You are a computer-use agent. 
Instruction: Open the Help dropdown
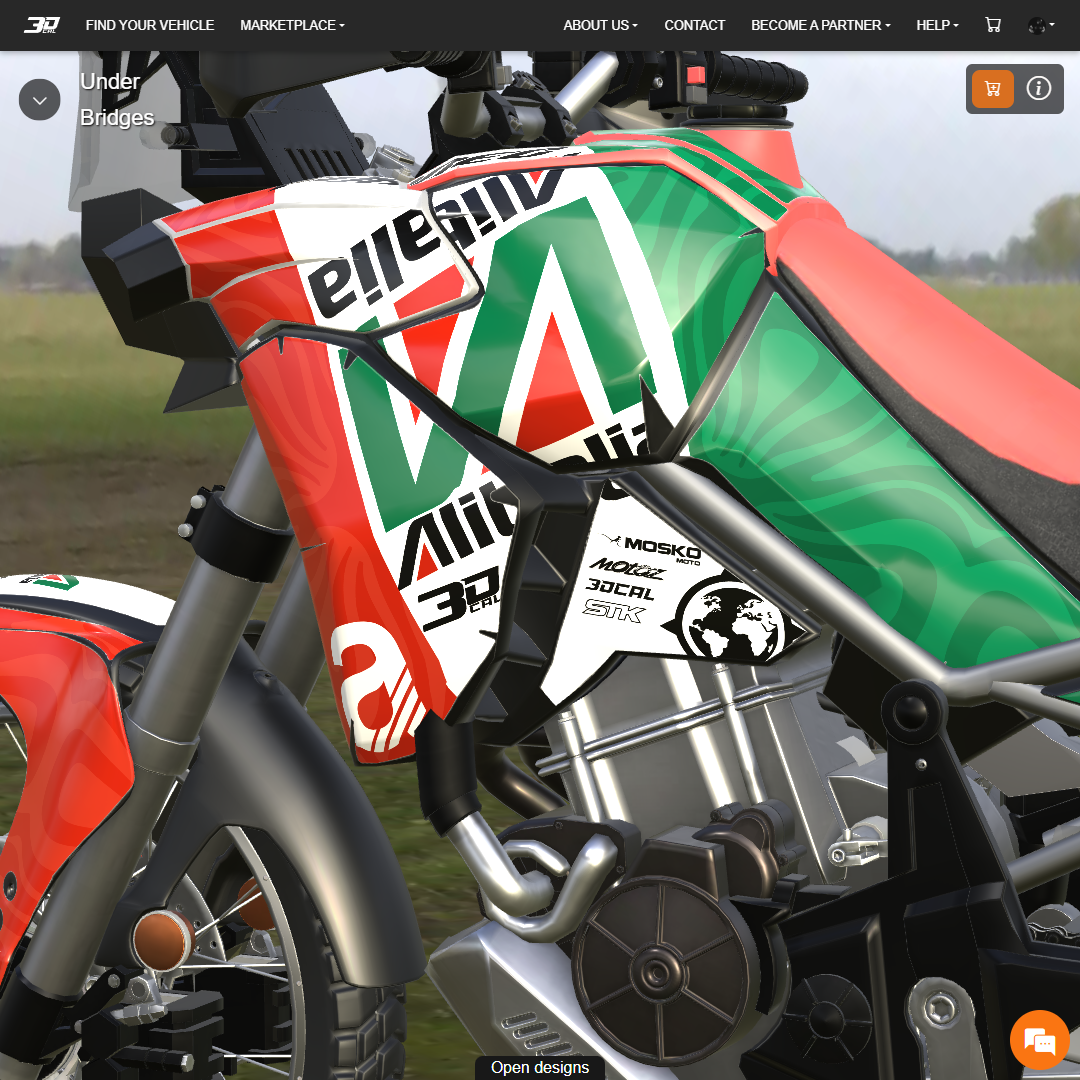pos(937,25)
